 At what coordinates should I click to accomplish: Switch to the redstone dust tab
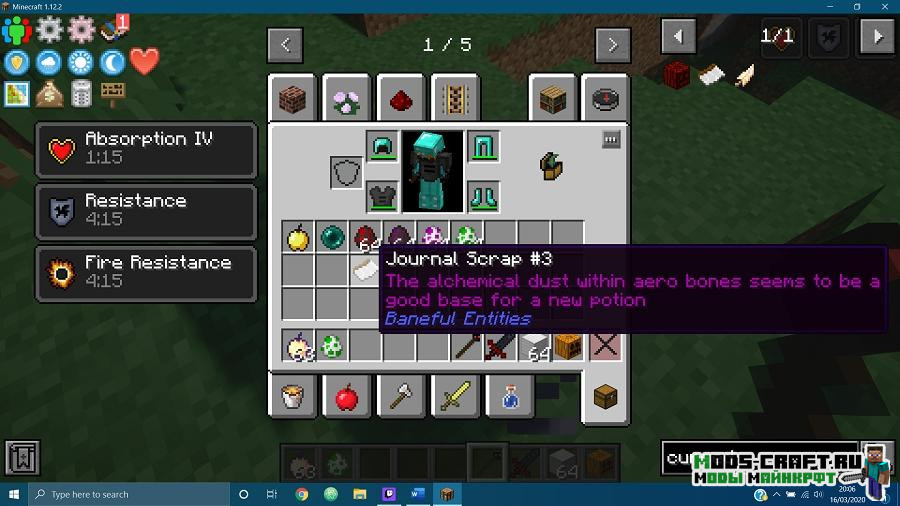[x=401, y=99]
